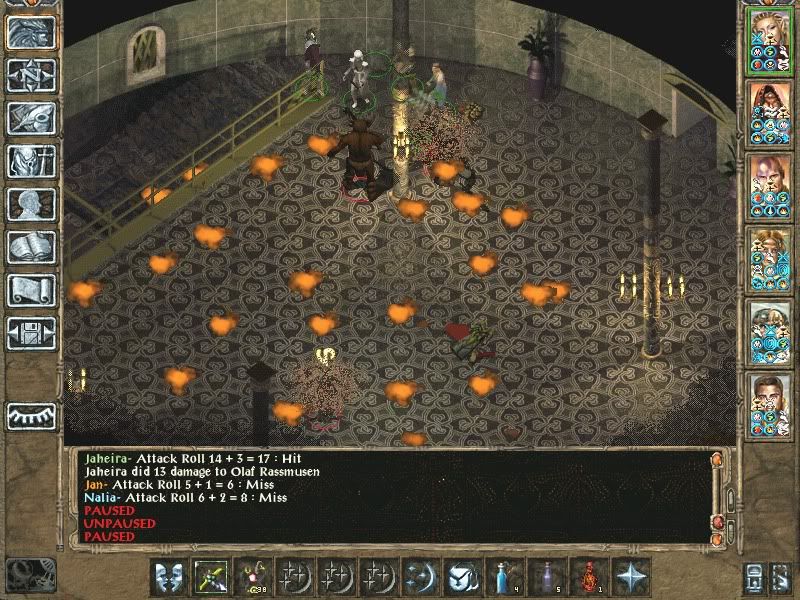
Task: Show the character record bust button
Action: (32, 204)
